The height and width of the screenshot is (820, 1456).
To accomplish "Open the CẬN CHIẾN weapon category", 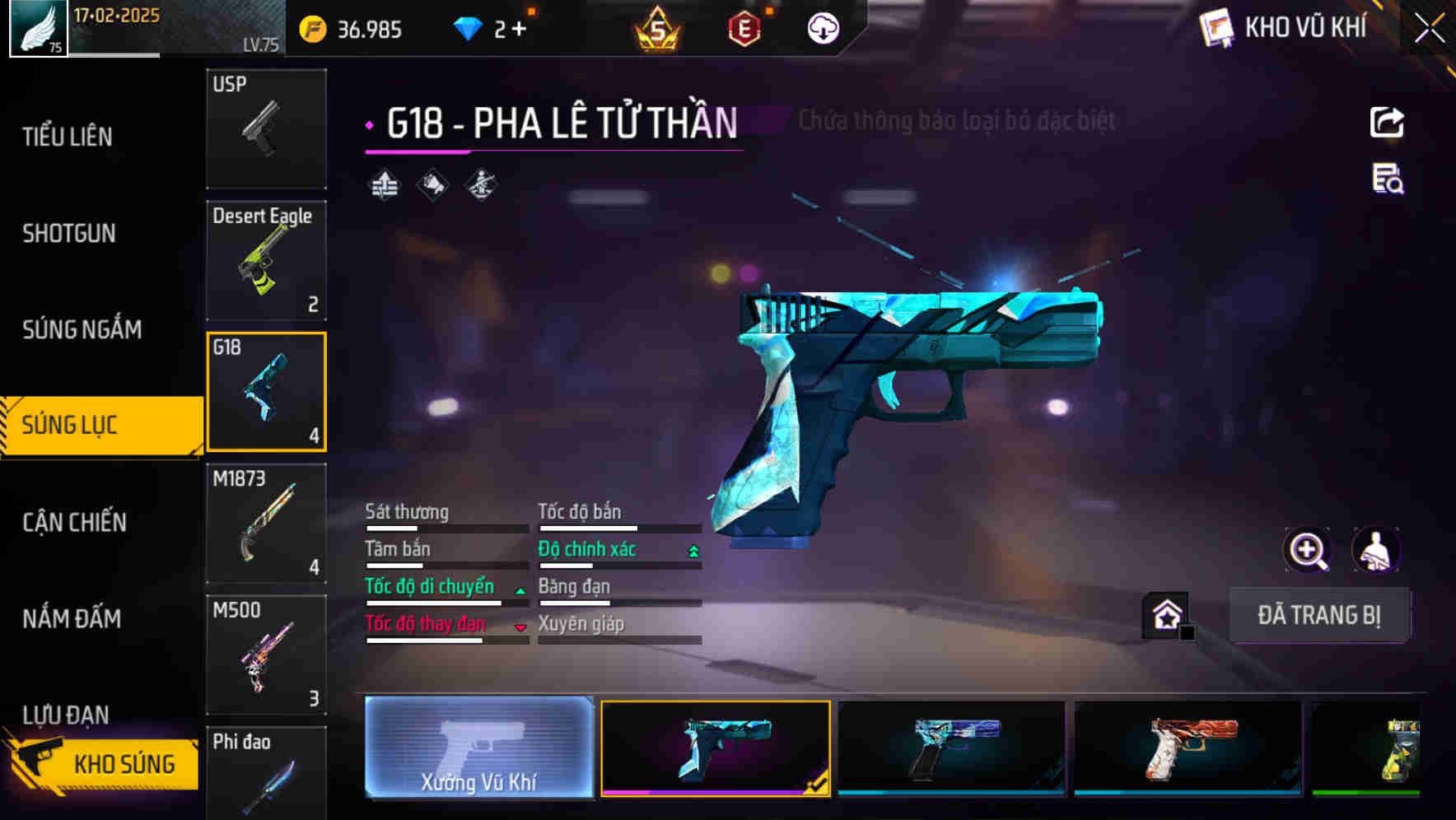I will pos(72,522).
